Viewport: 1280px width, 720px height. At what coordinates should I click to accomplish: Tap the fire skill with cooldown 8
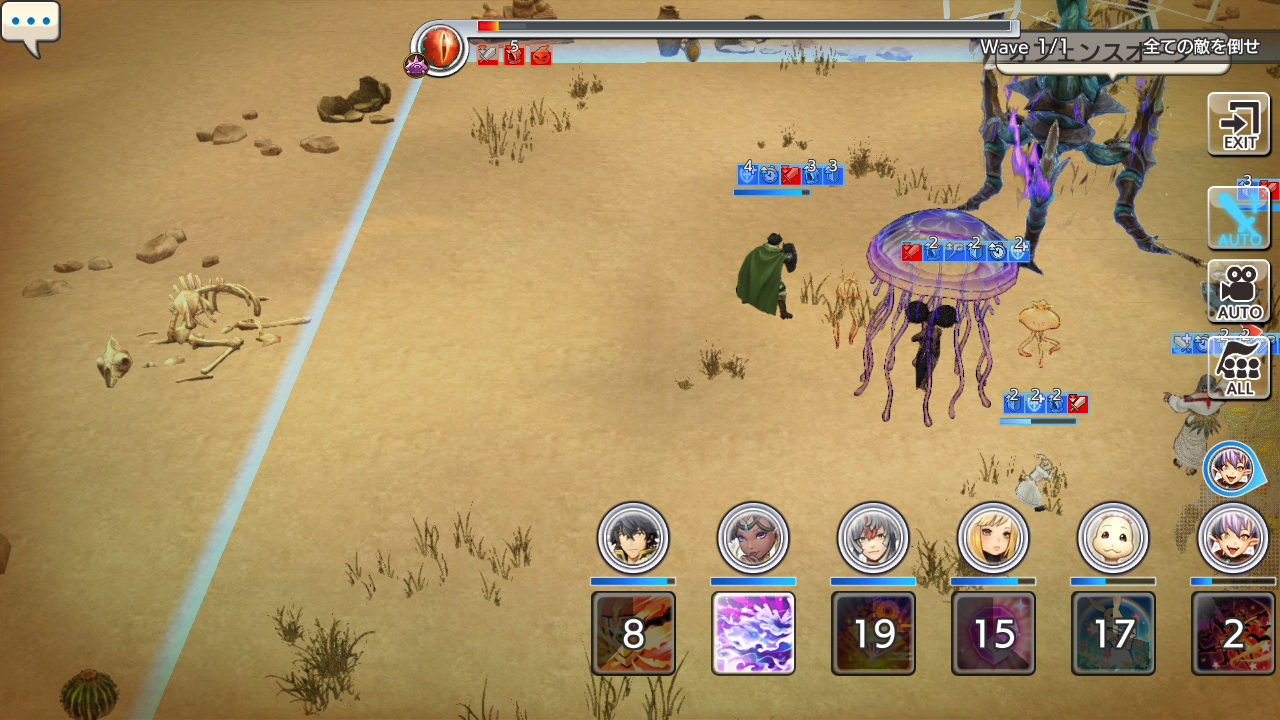pyautogui.click(x=633, y=633)
